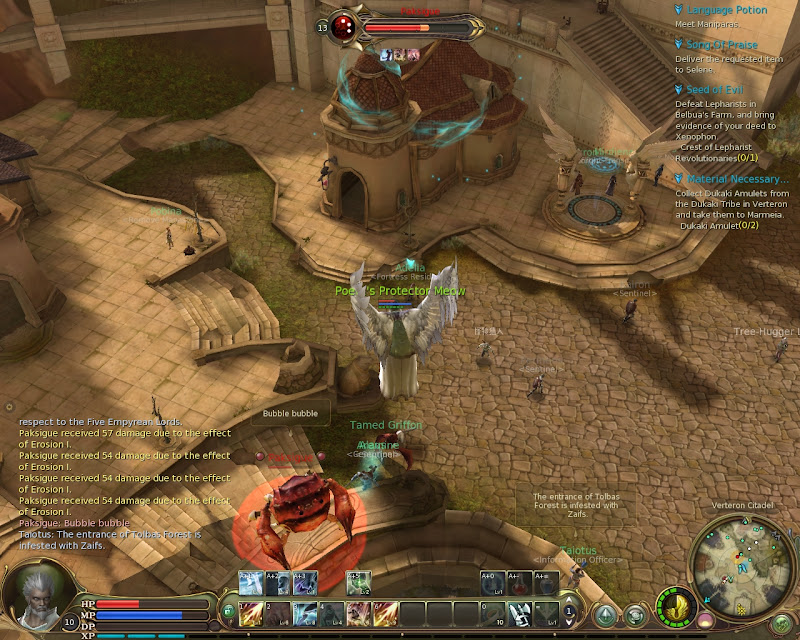This screenshot has height=640, width=800.
Task: Open the Language Potion quest entry
Action: point(727,10)
